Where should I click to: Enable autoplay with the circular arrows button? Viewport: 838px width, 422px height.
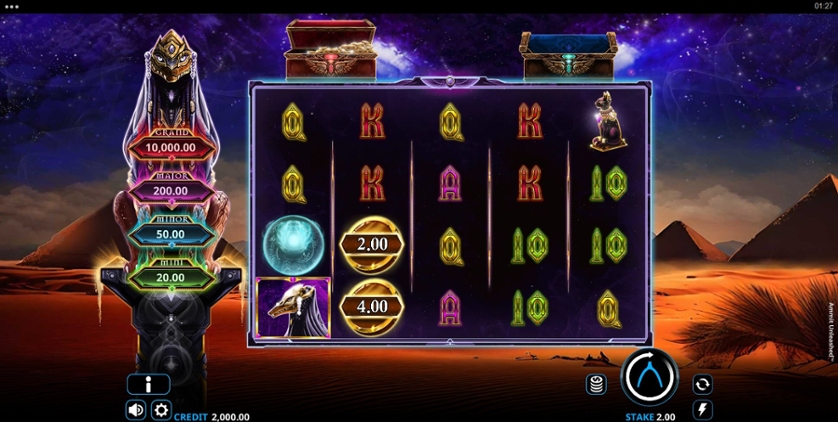coord(702,384)
